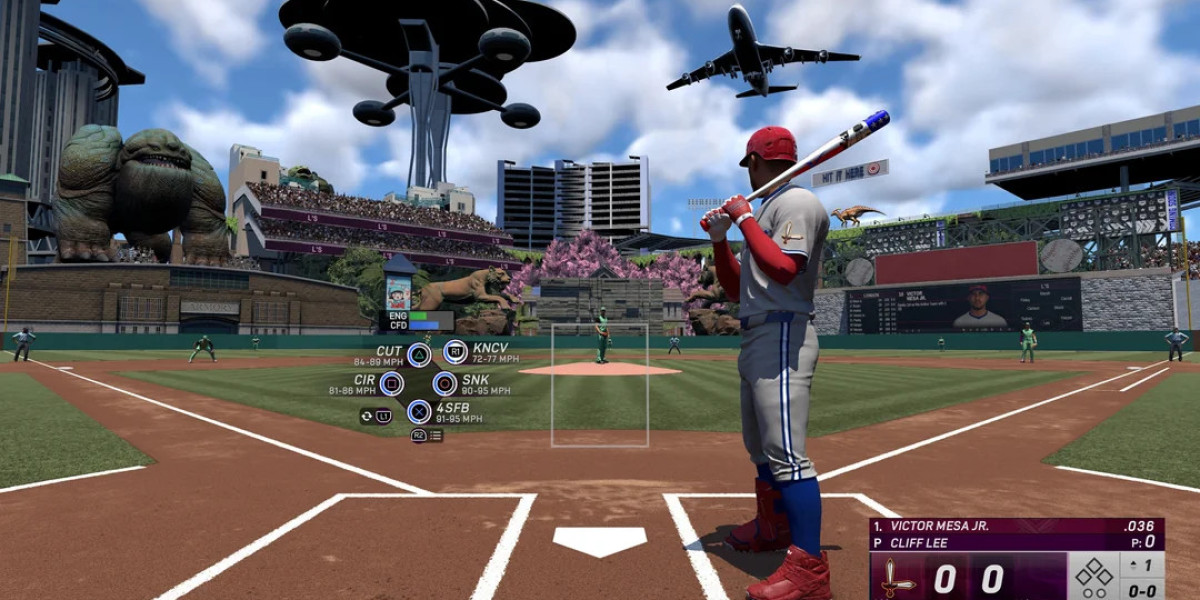Select the SNK sinker pitch
The height and width of the screenshot is (600, 1200).
click(x=445, y=383)
